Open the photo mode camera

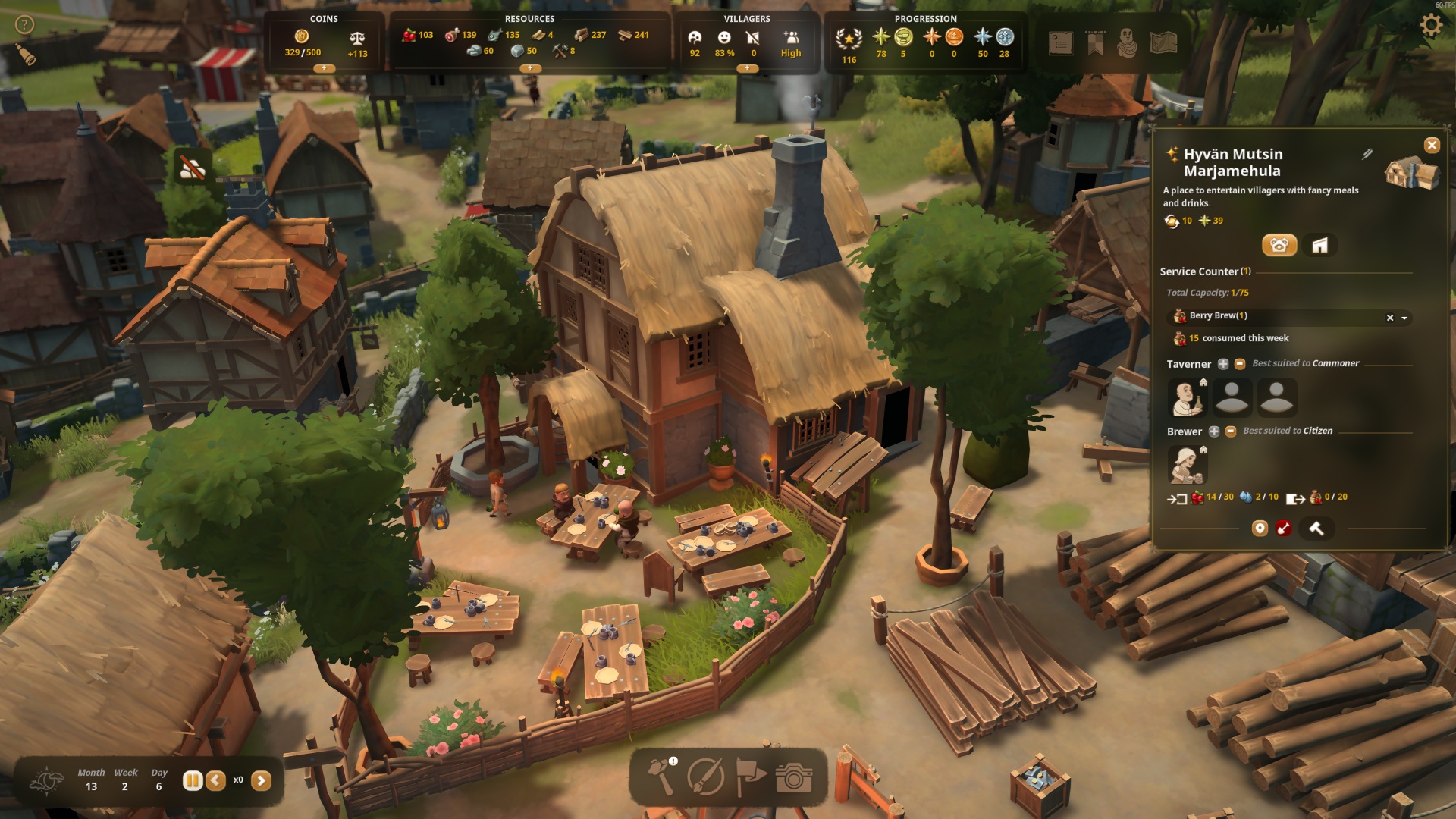tap(793, 777)
